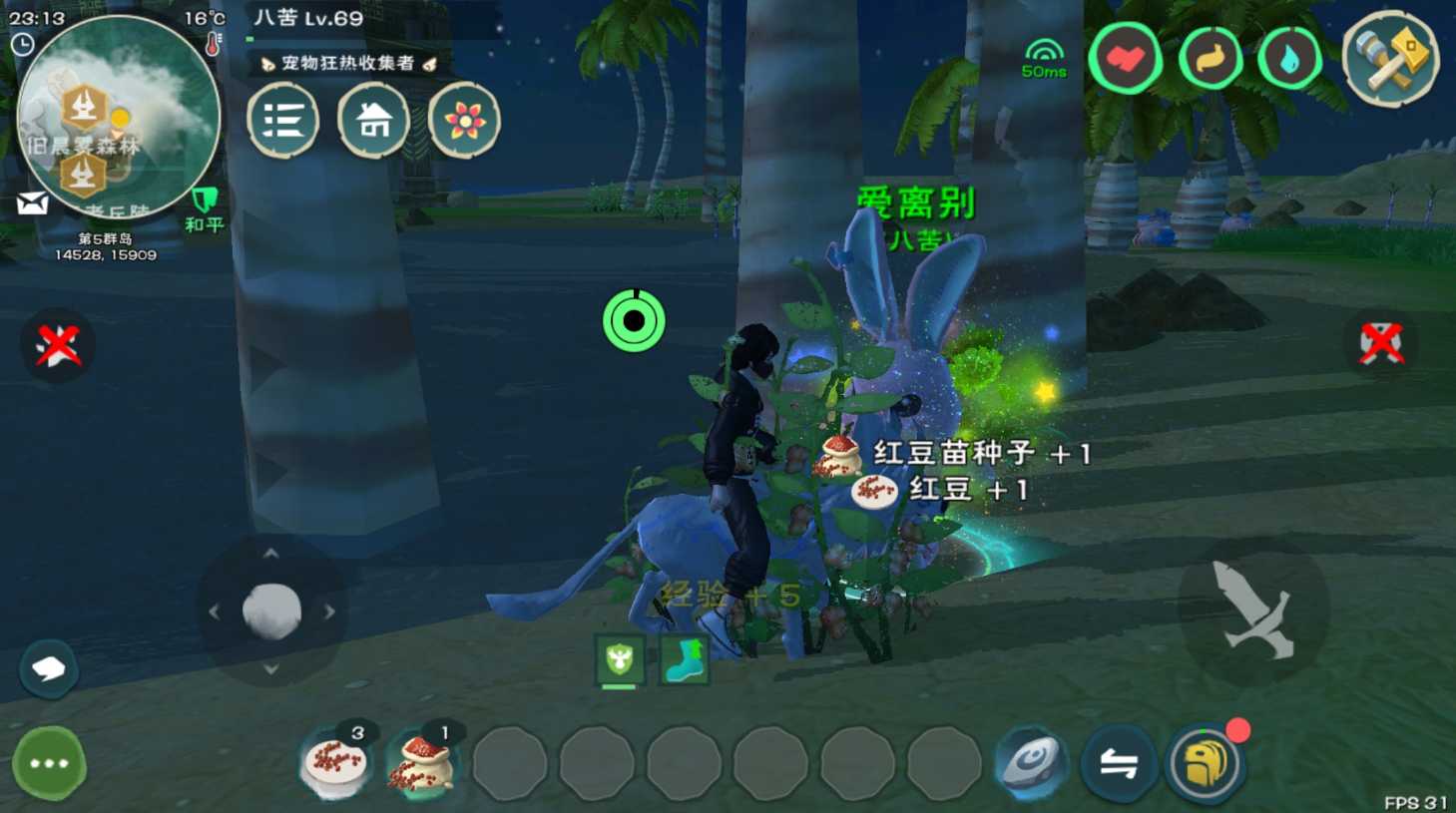
Task: Select the 红豆 item in the hotbar
Action: 335,764
